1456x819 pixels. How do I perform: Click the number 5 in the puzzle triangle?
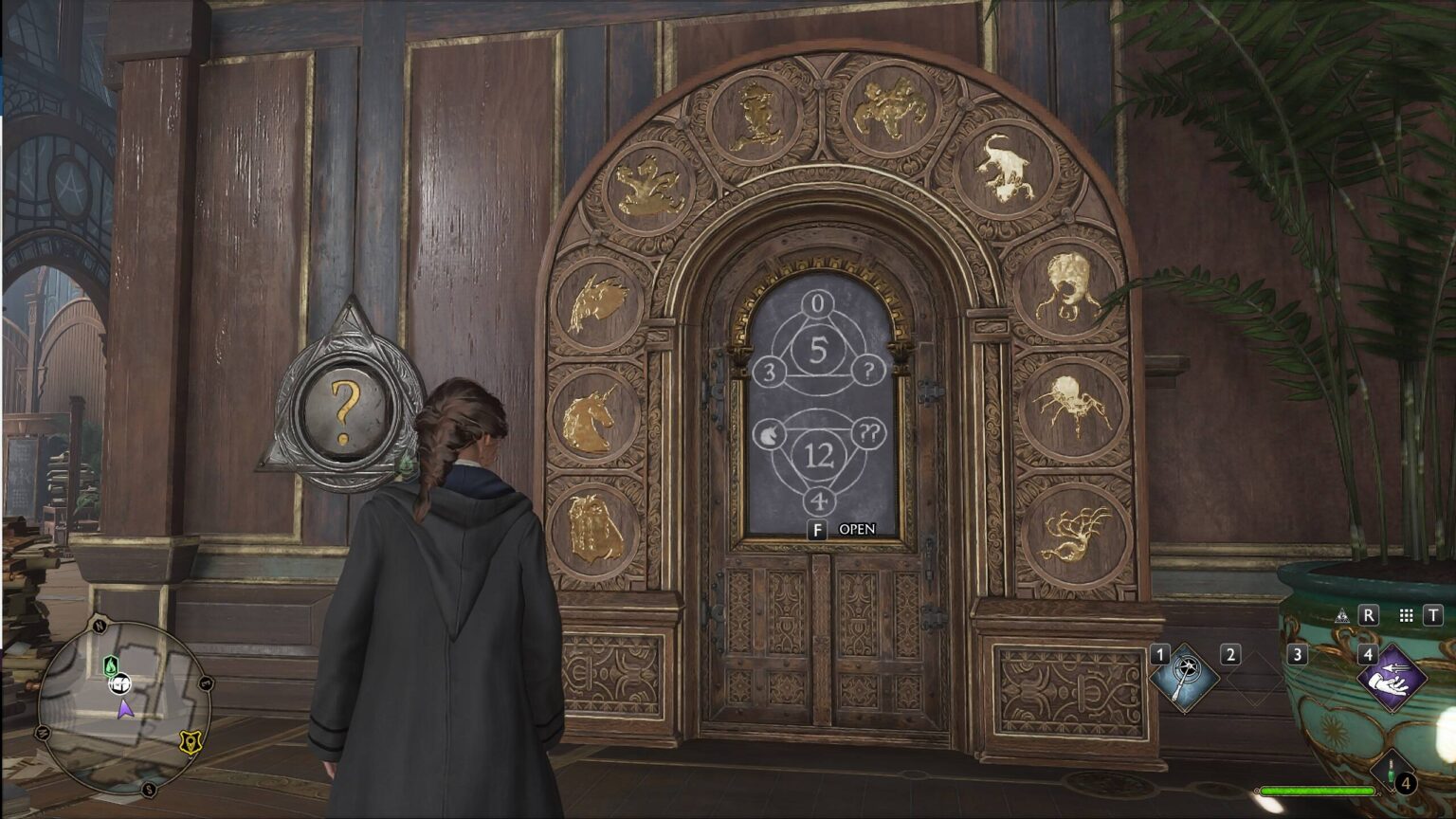click(x=821, y=350)
